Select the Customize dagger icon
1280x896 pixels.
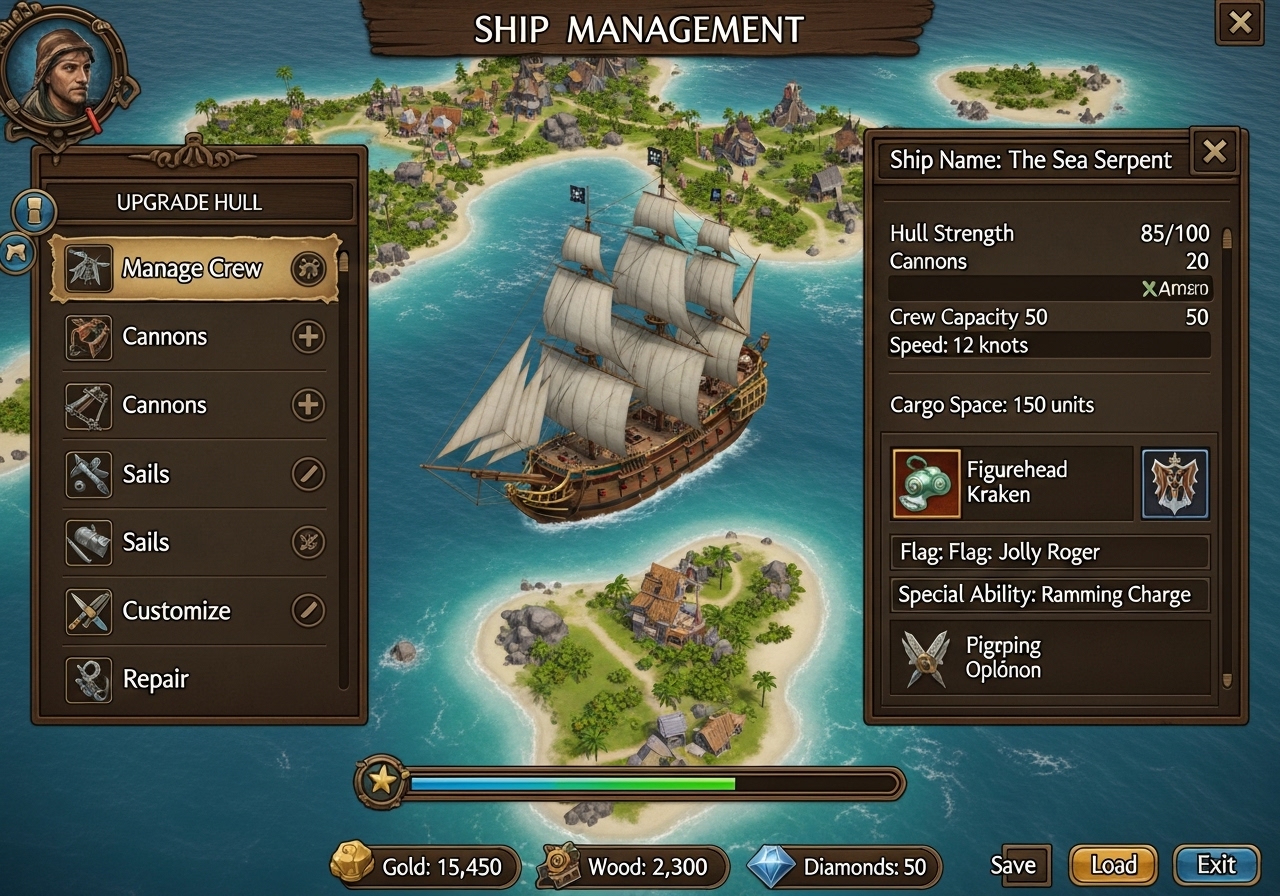(89, 610)
